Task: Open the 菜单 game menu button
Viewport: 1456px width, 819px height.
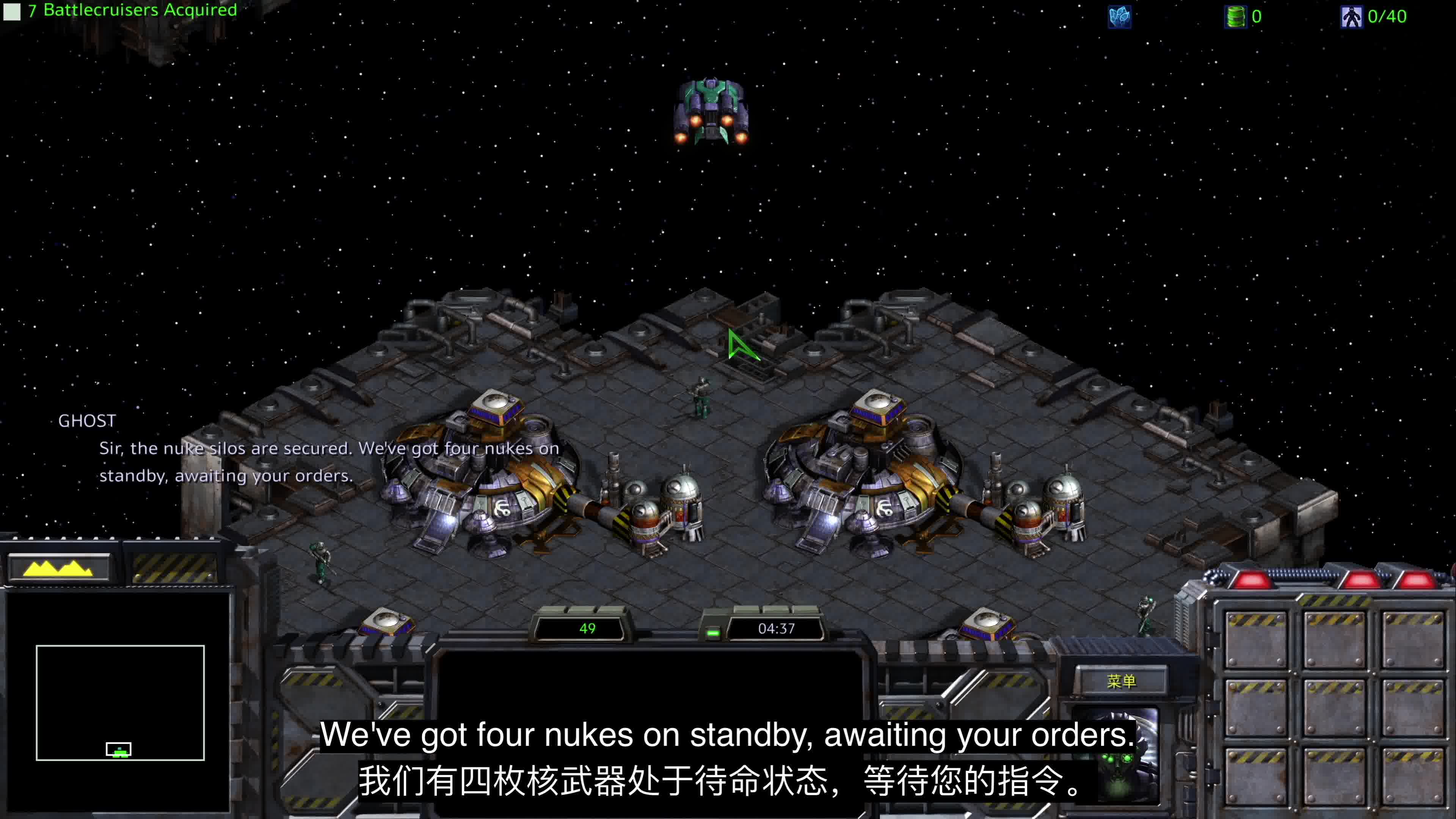Action: pyautogui.click(x=1120, y=681)
